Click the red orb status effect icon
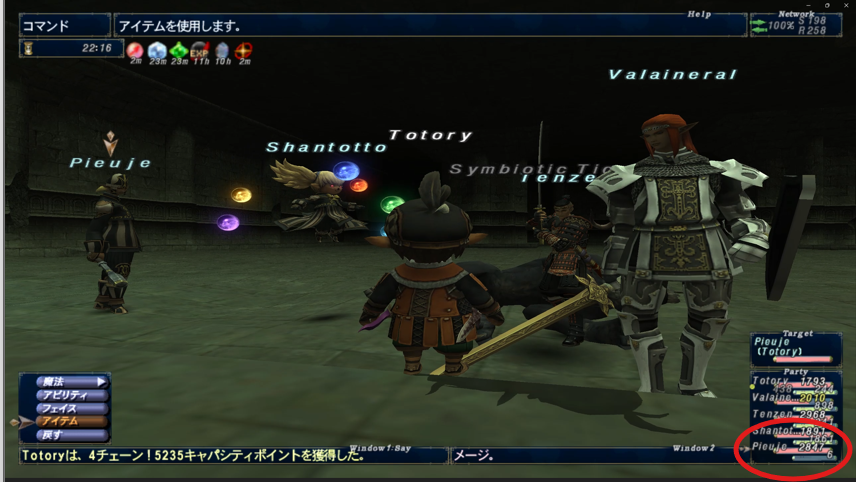The image size is (856, 482). [135, 50]
